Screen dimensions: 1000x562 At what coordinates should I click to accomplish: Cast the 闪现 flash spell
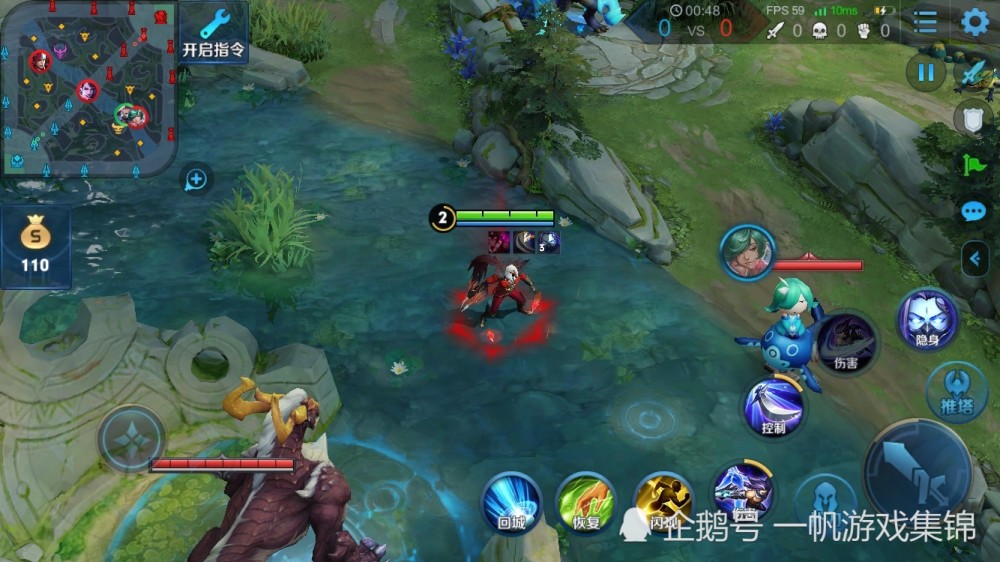[663, 501]
